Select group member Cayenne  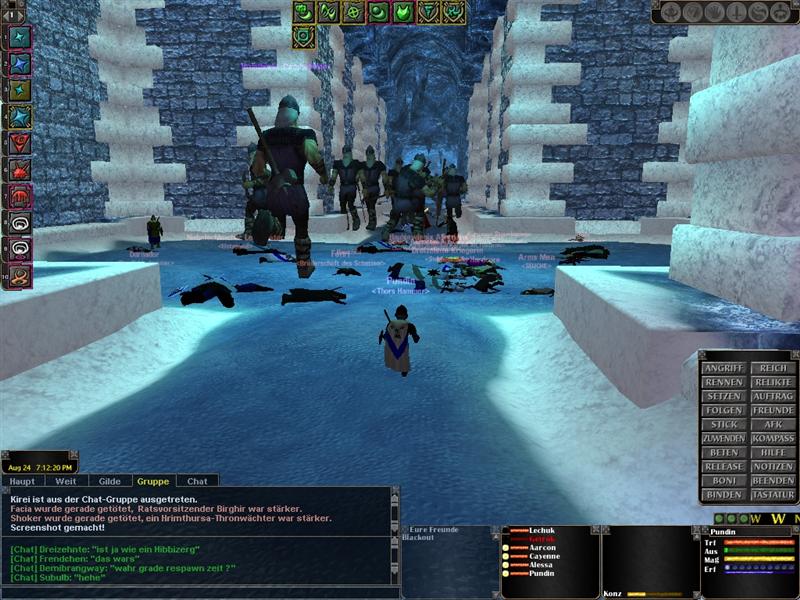[544, 557]
